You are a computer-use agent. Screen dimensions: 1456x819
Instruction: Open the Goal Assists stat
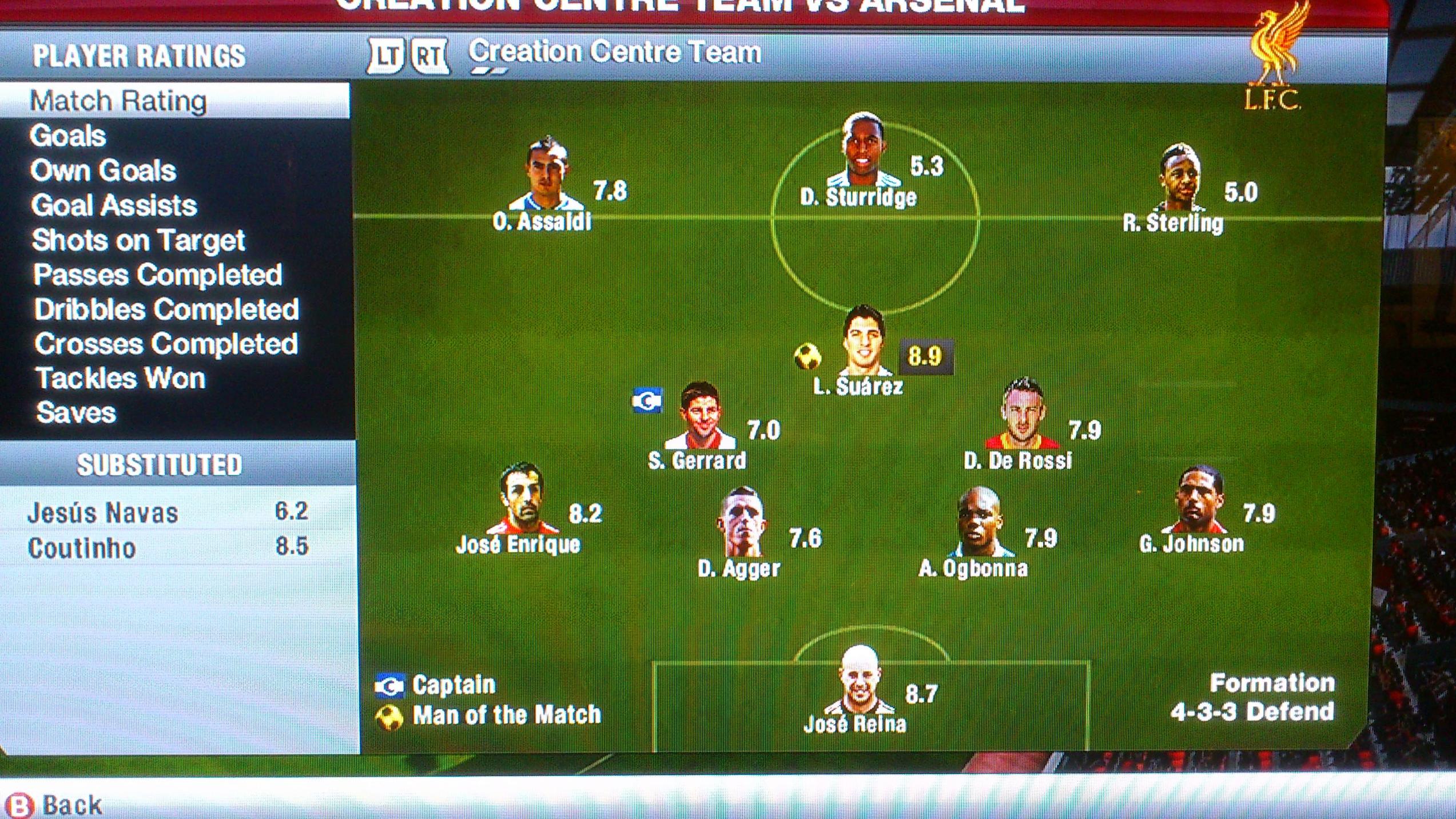pyautogui.click(x=114, y=205)
